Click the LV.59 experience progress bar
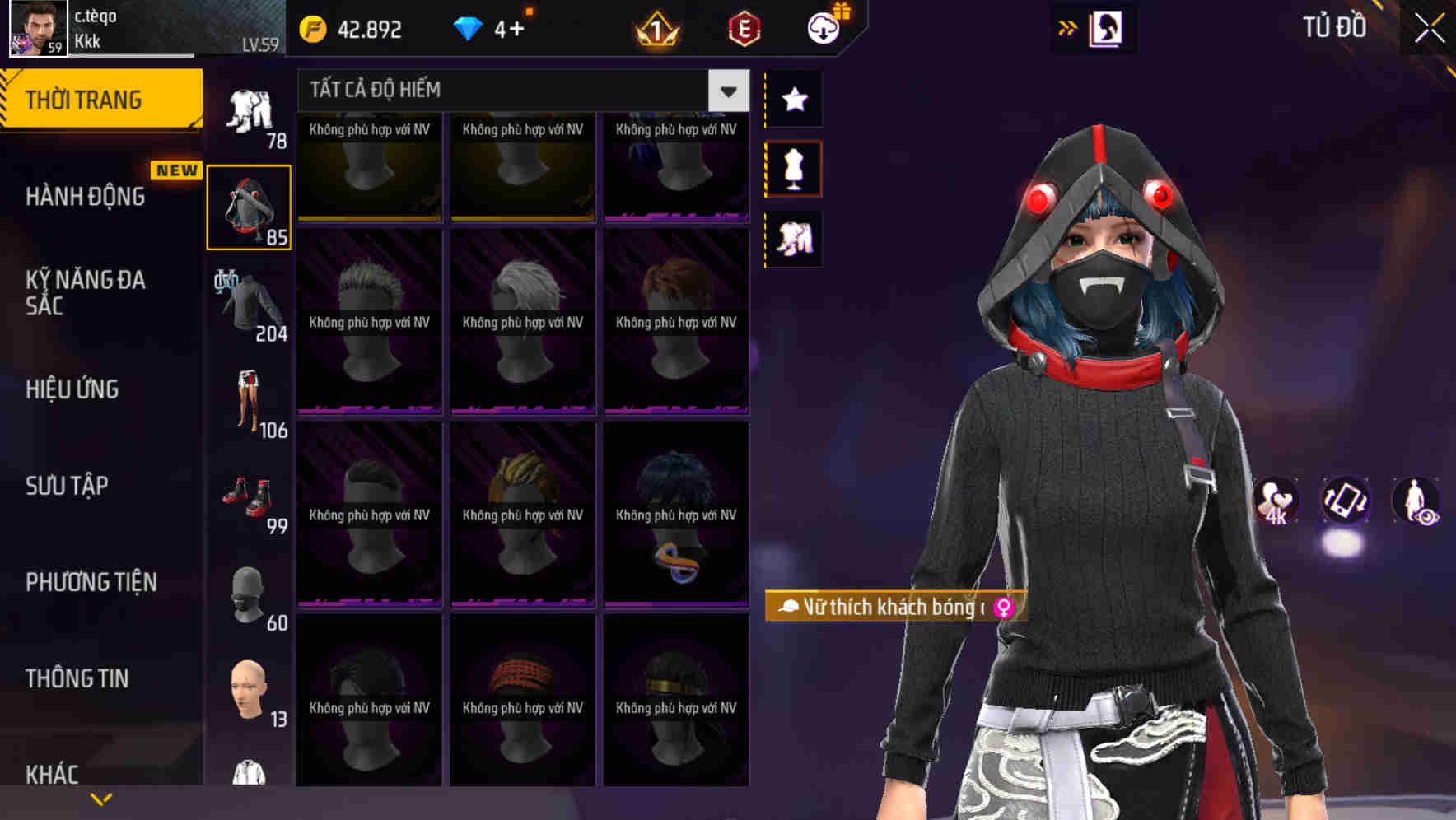This screenshot has height=820, width=1456. pos(132,56)
